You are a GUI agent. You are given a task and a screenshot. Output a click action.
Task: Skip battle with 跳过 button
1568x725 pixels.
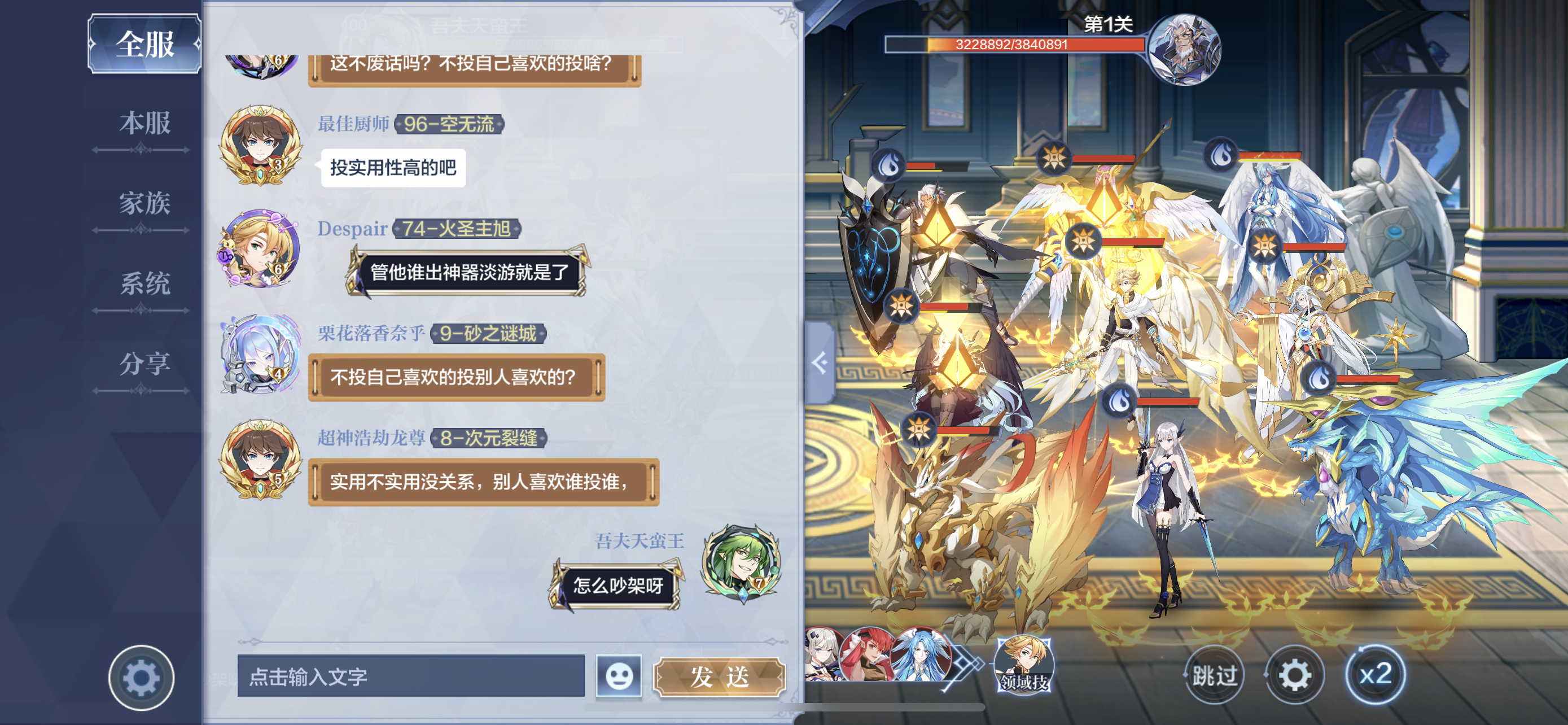tap(1214, 675)
